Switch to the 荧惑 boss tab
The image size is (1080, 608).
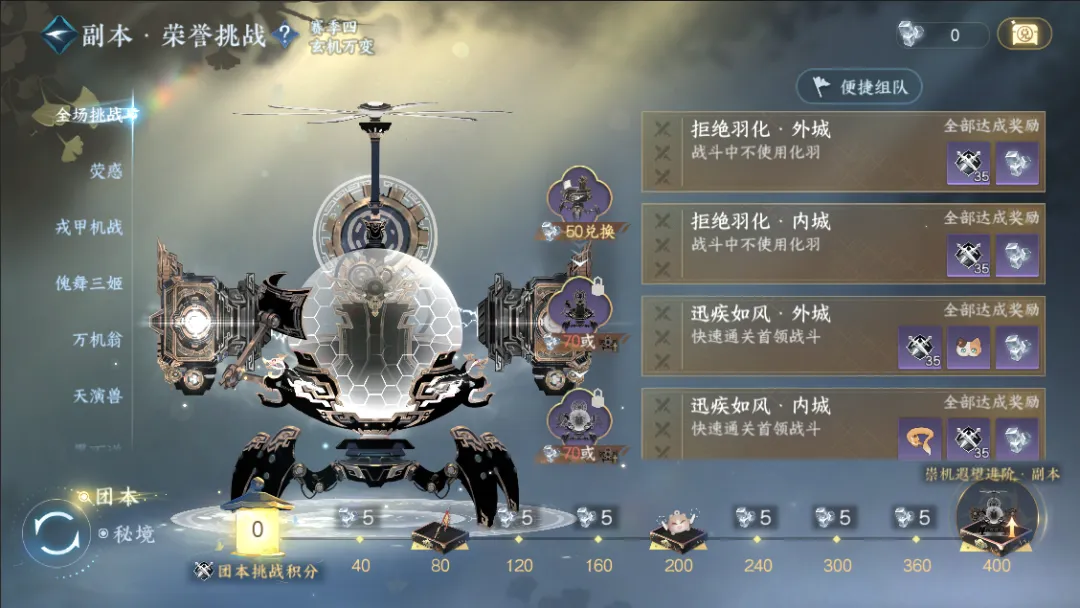tap(105, 171)
